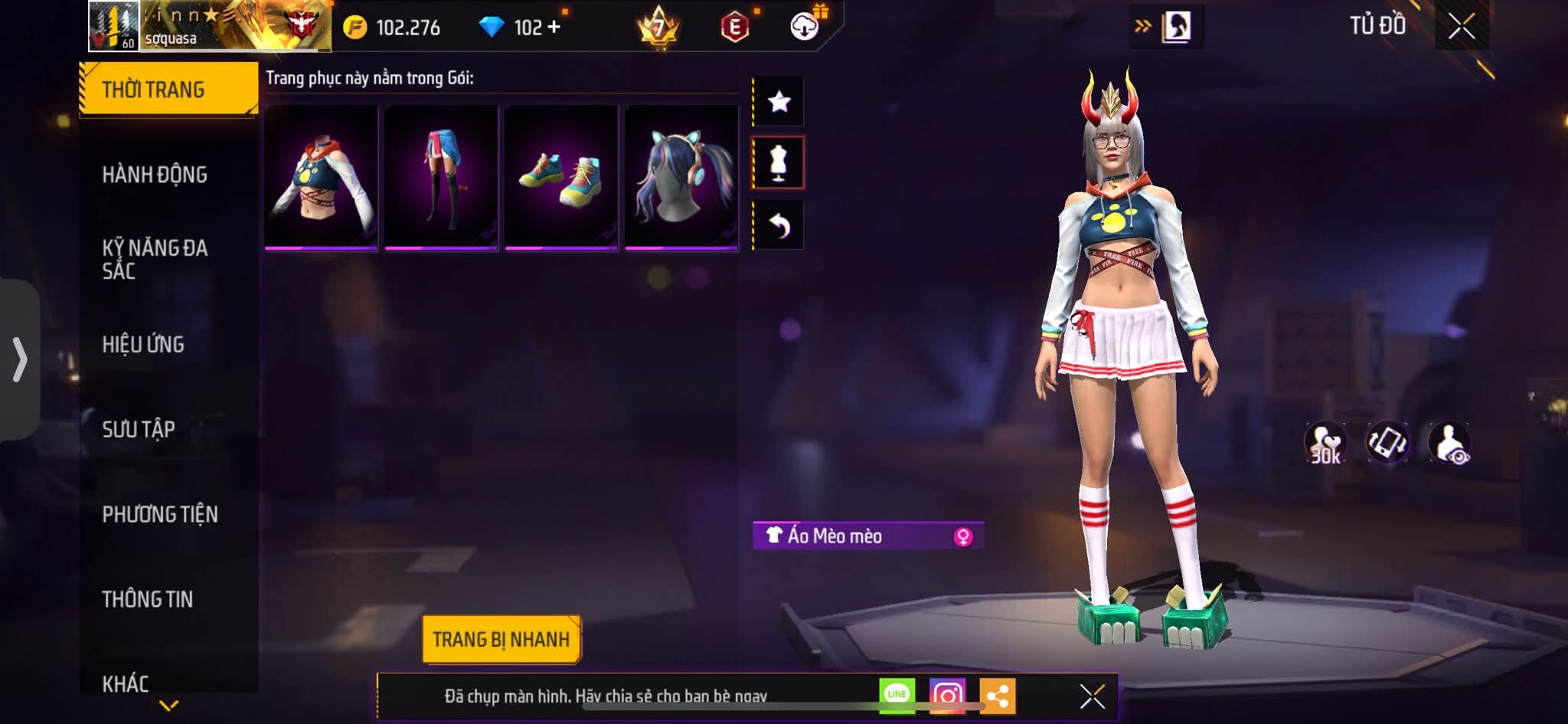Viewport: 1568px width, 724px height.
Task: Go to the Sưu Tập tab
Action: pyautogui.click(x=139, y=429)
